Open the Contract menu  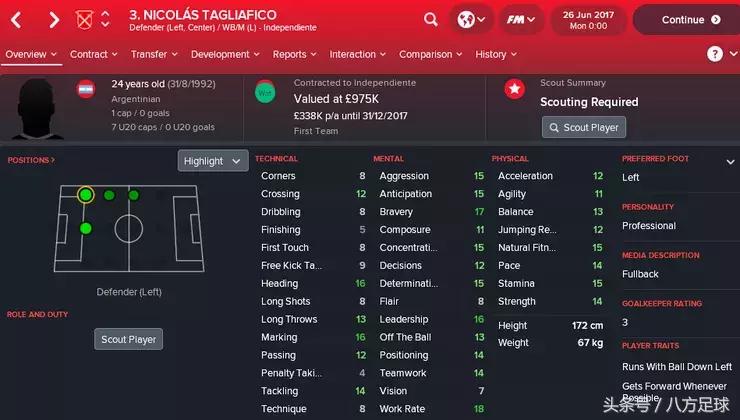[92, 55]
